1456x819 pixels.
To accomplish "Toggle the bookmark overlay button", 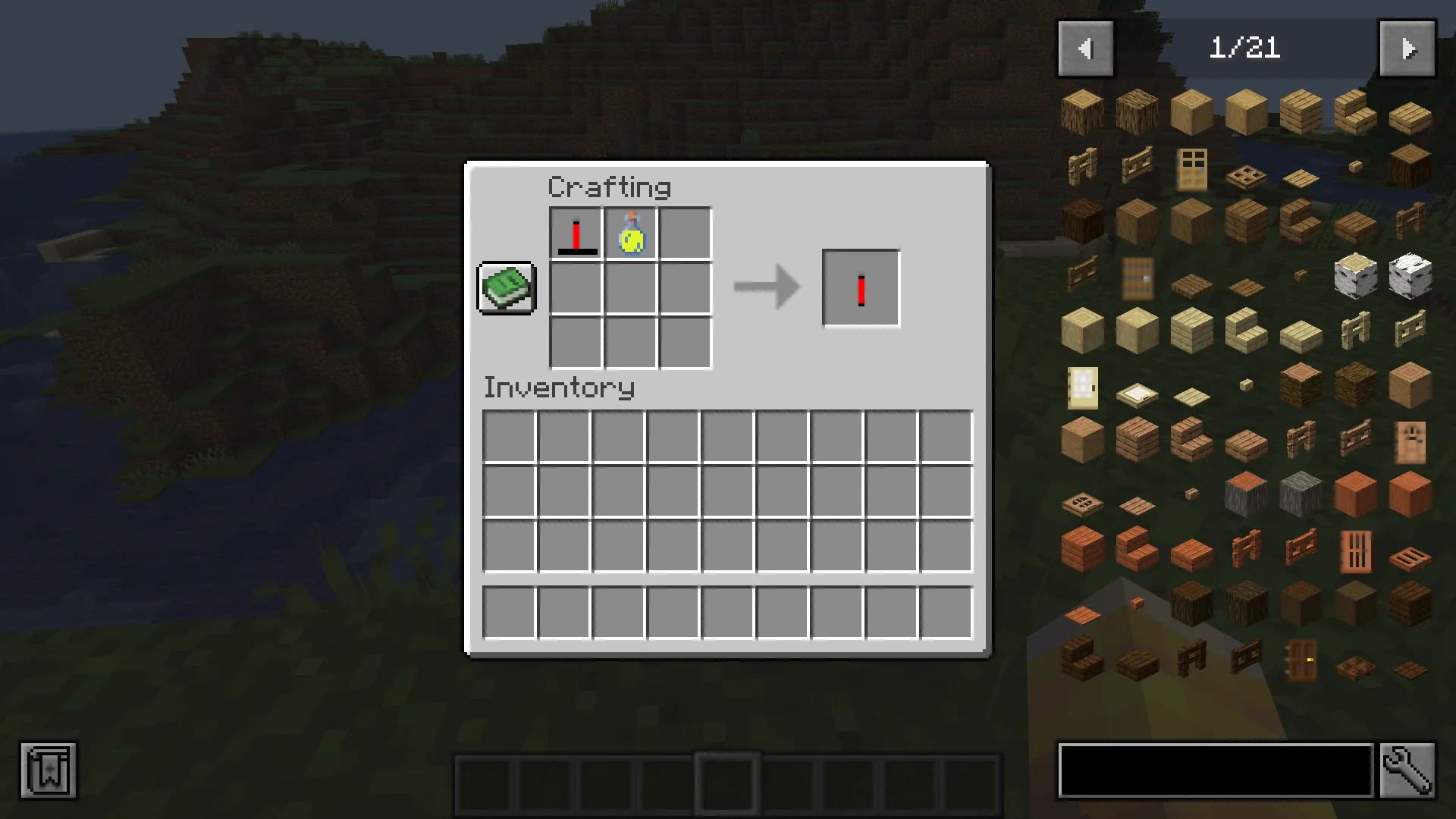I will [49, 771].
